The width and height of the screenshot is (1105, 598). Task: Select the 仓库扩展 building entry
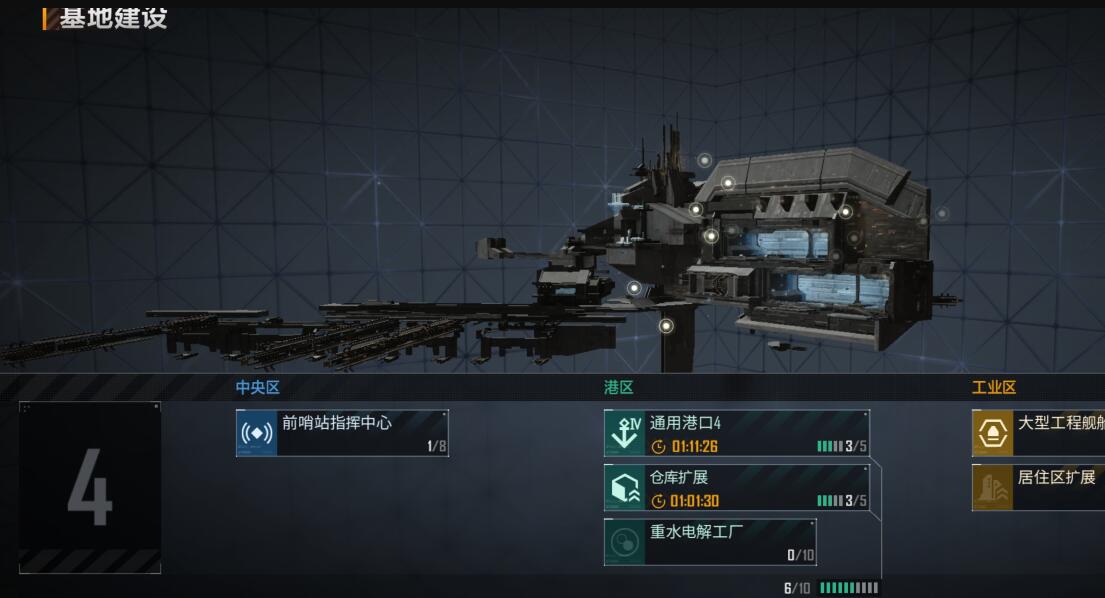736,488
